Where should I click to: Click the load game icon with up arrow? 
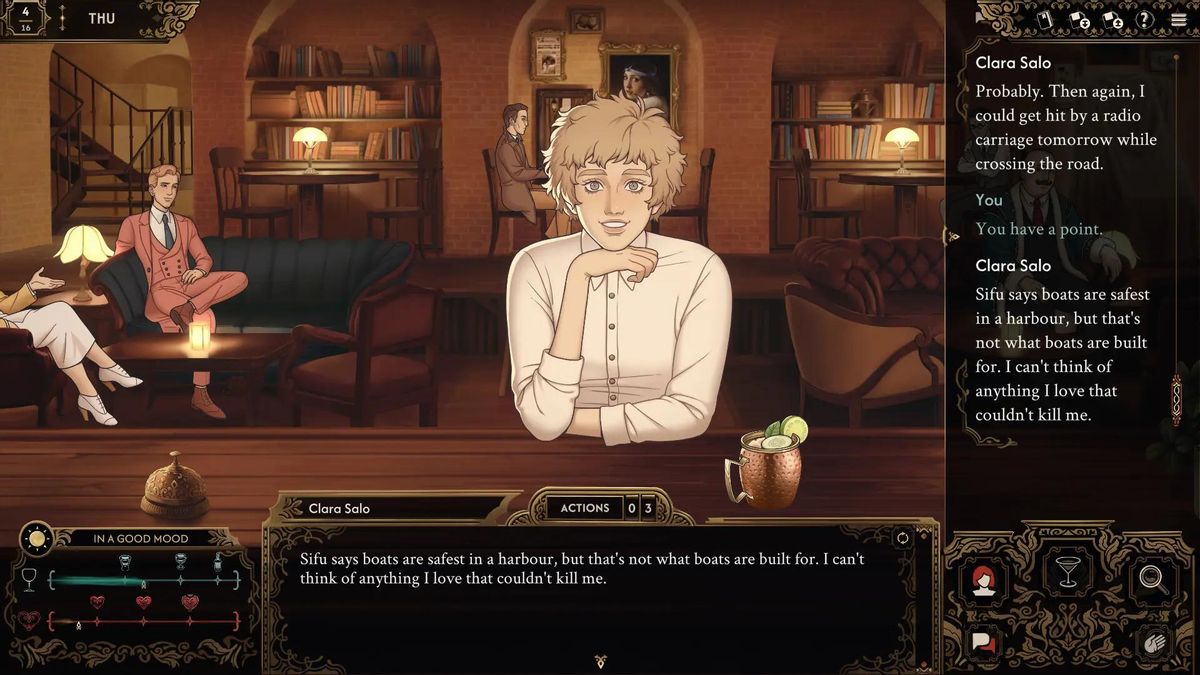1113,19
